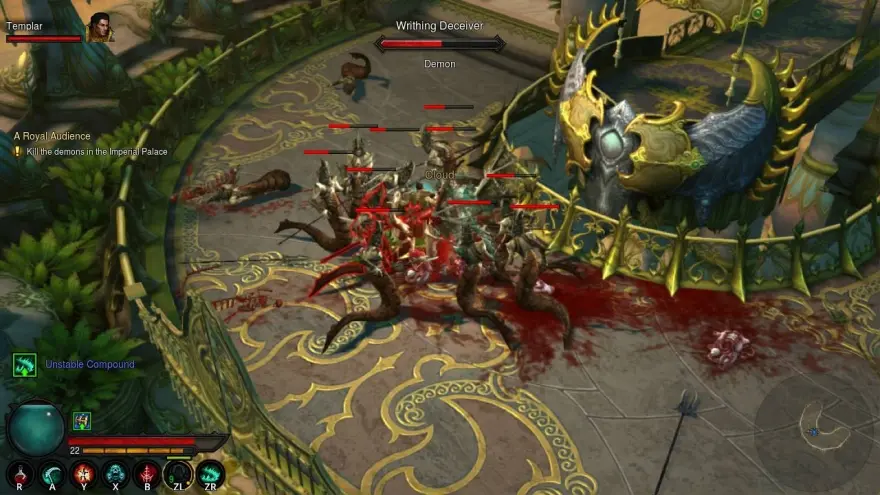Cast the red burst skill

(x=83, y=472)
